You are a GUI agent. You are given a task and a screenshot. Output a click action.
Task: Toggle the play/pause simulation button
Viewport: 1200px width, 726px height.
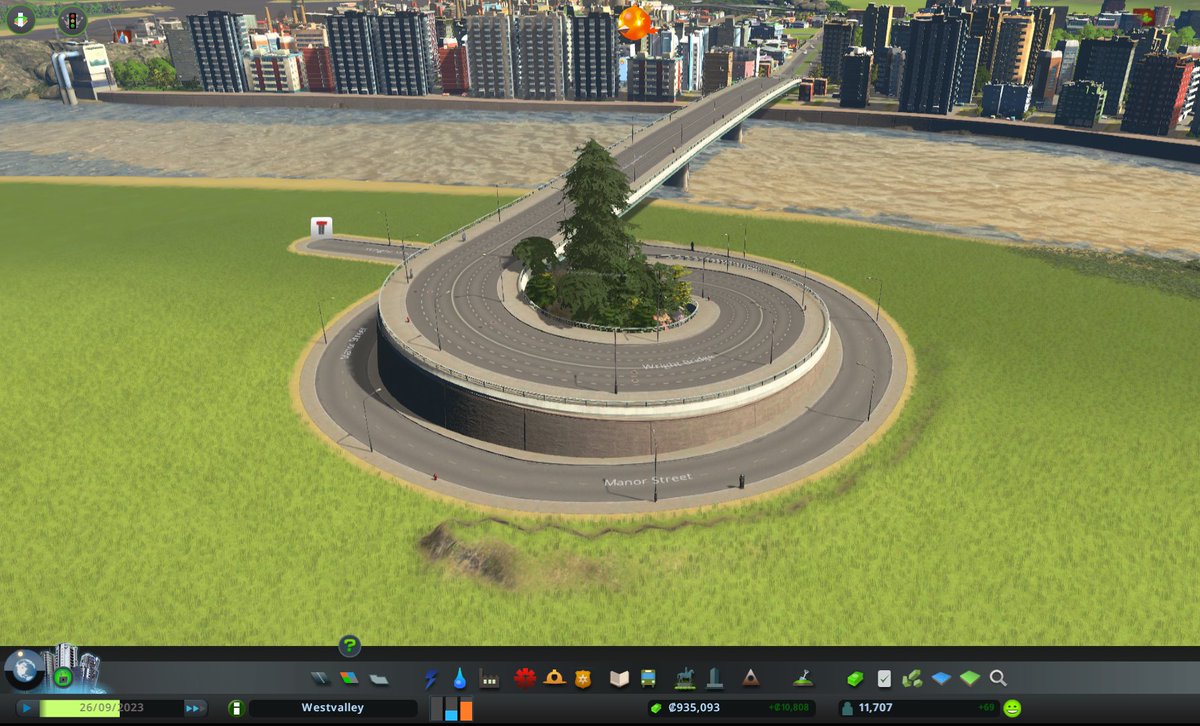(x=27, y=707)
